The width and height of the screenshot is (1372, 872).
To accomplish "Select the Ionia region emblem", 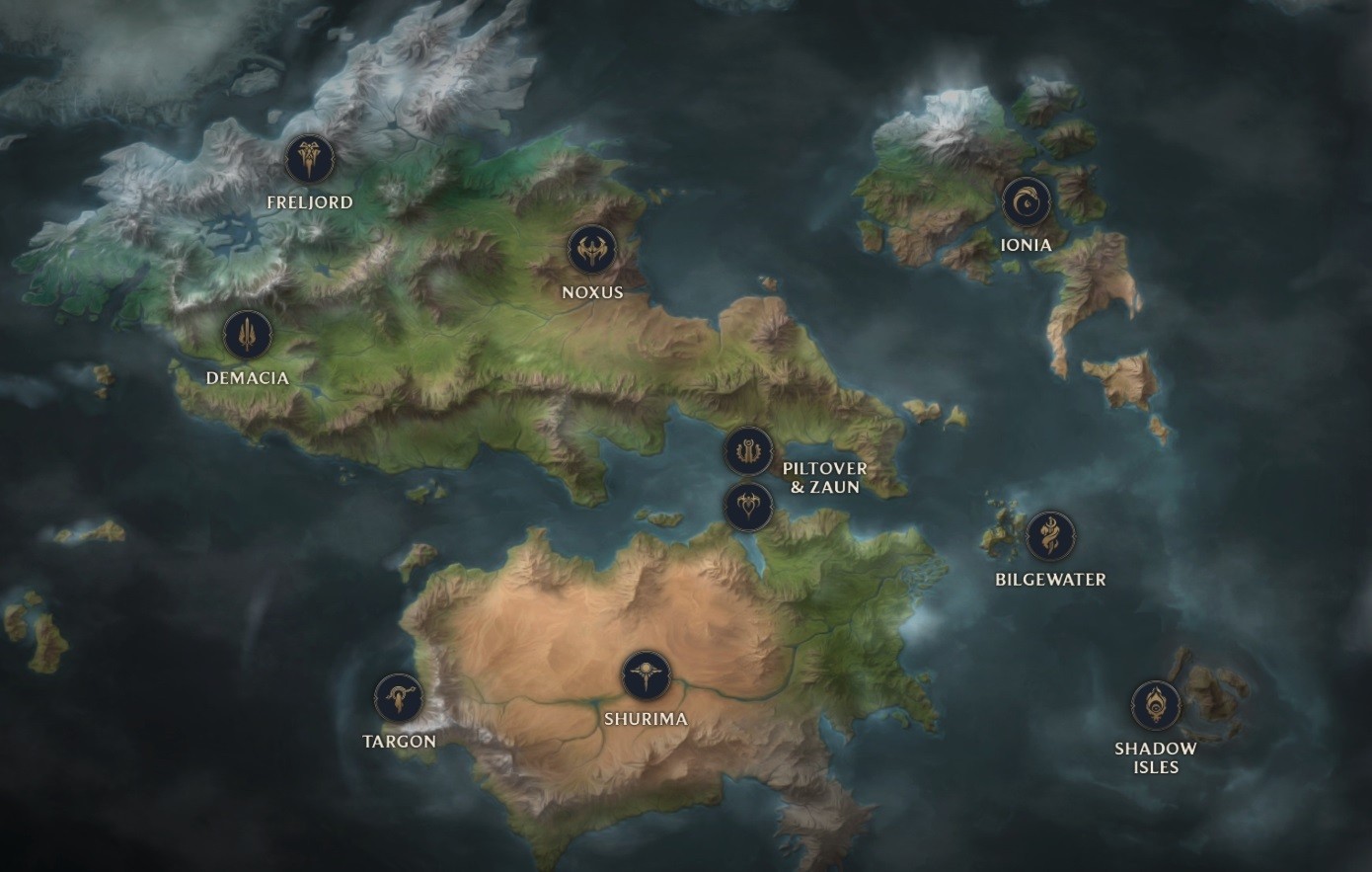I will click(x=1027, y=202).
